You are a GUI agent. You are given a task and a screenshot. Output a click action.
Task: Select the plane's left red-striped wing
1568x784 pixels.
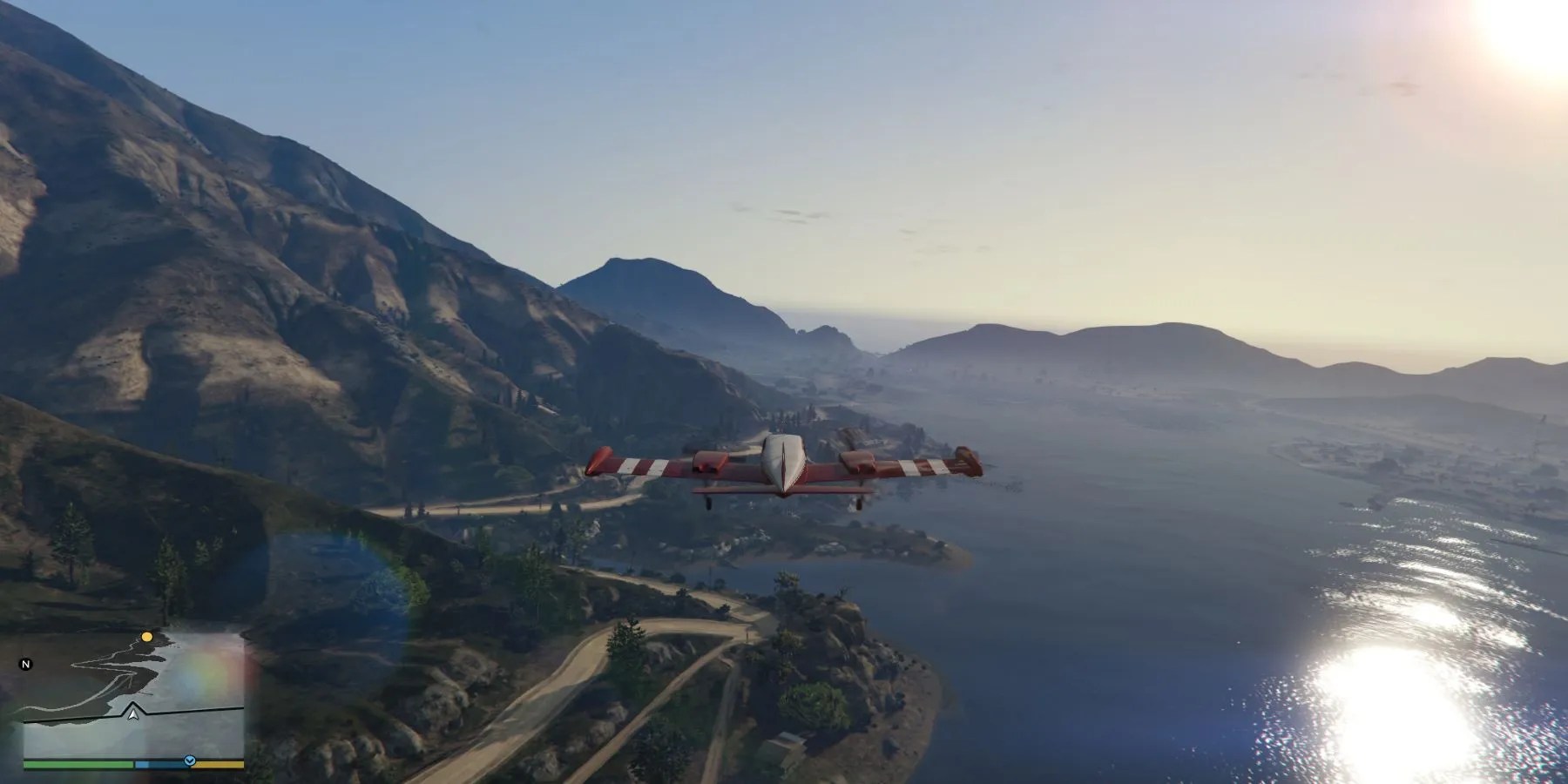(639, 464)
